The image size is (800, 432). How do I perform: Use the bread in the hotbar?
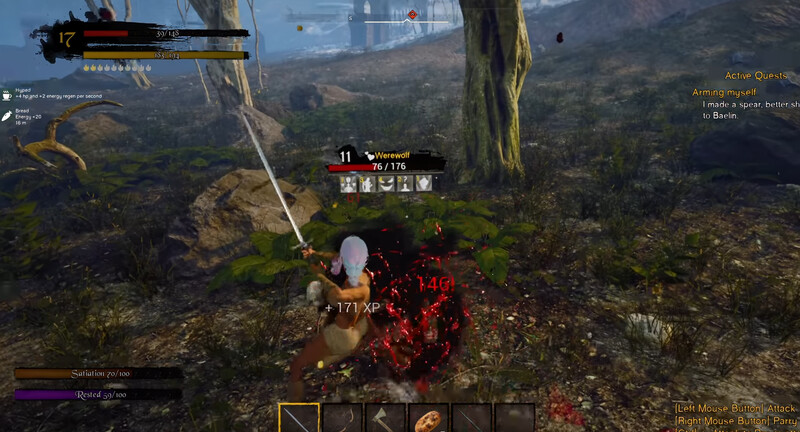(429, 418)
